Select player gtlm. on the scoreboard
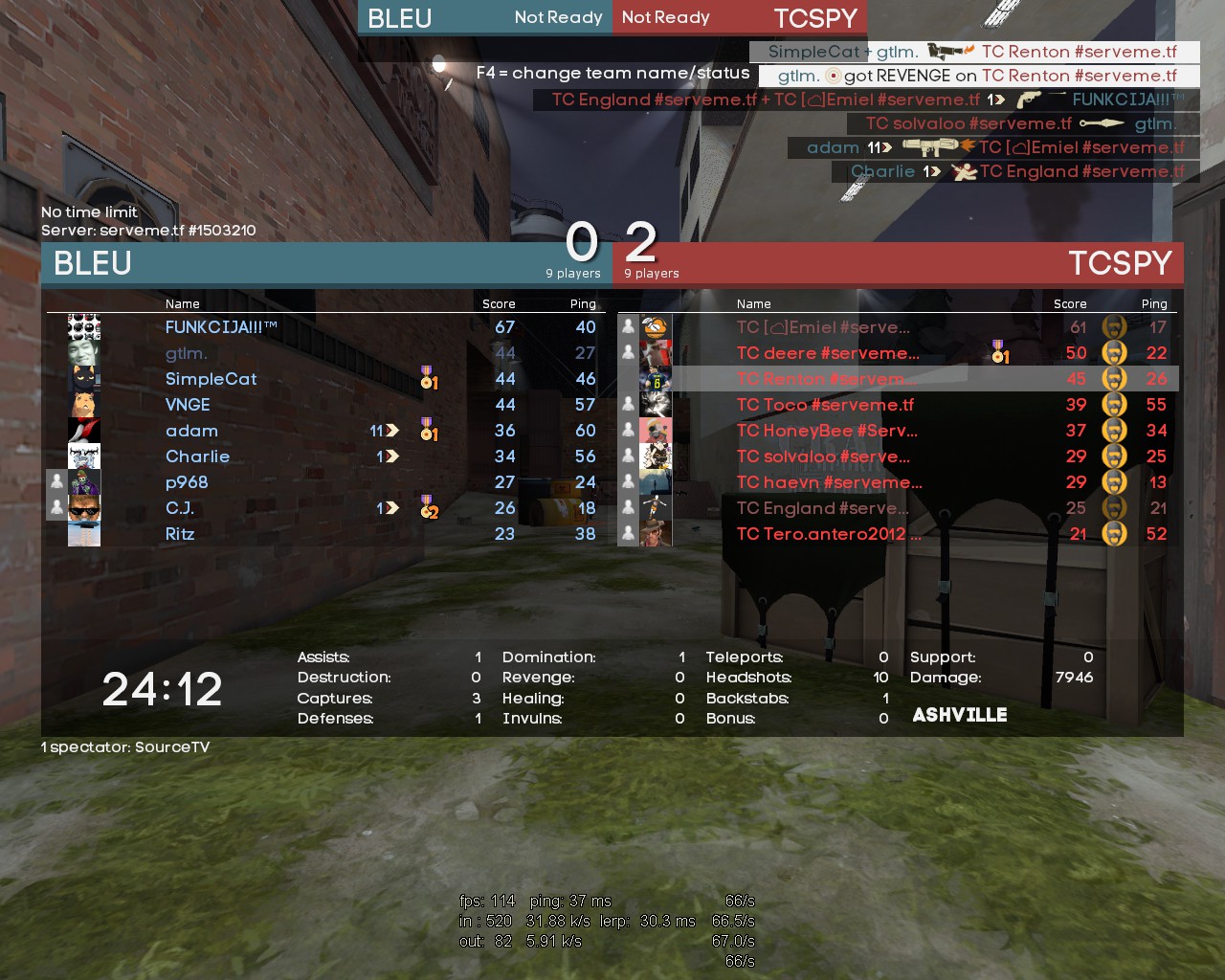1225x980 pixels. (187, 353)
